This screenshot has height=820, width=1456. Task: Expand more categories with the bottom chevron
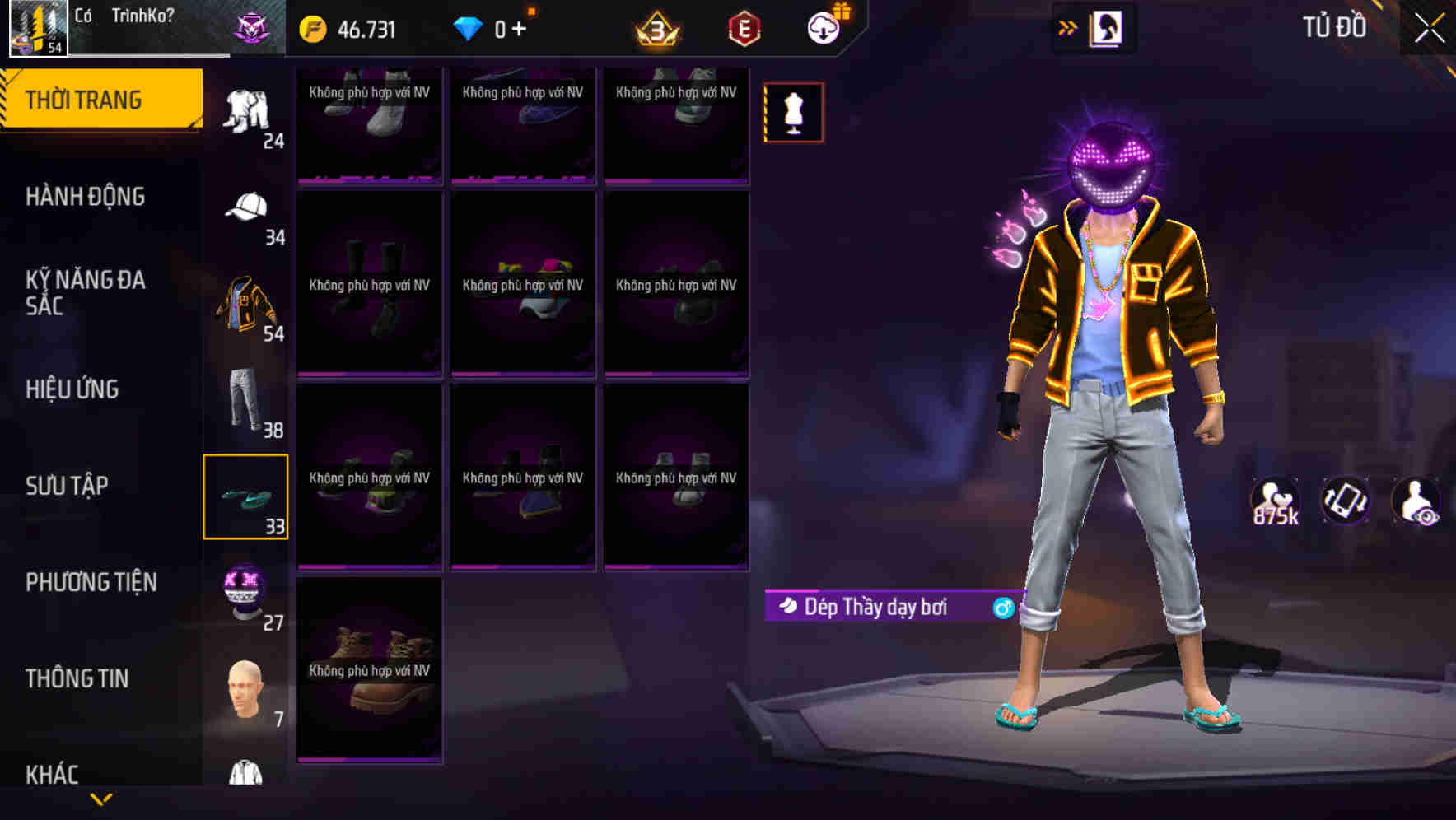[x=101, y=800]
